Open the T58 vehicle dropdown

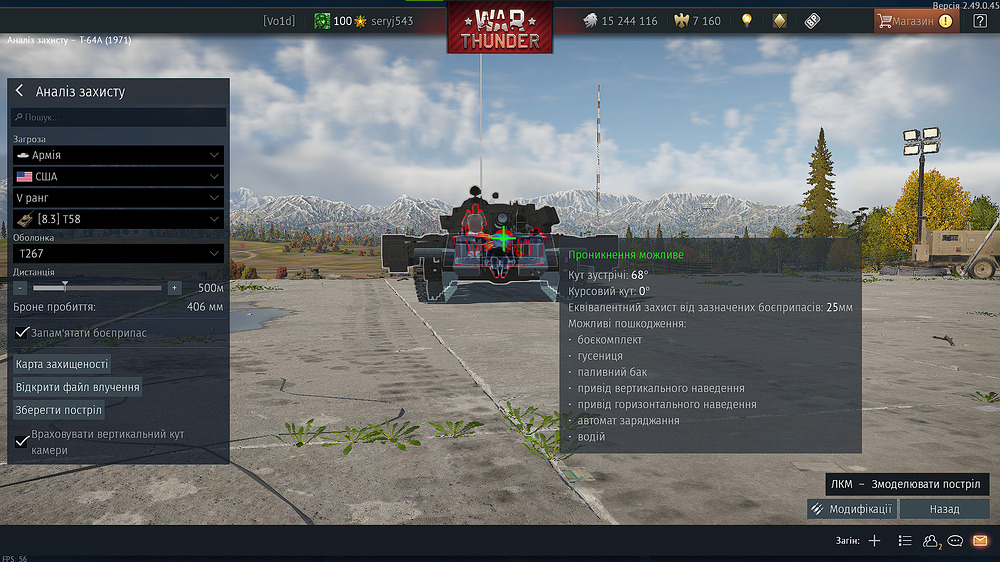118,219
